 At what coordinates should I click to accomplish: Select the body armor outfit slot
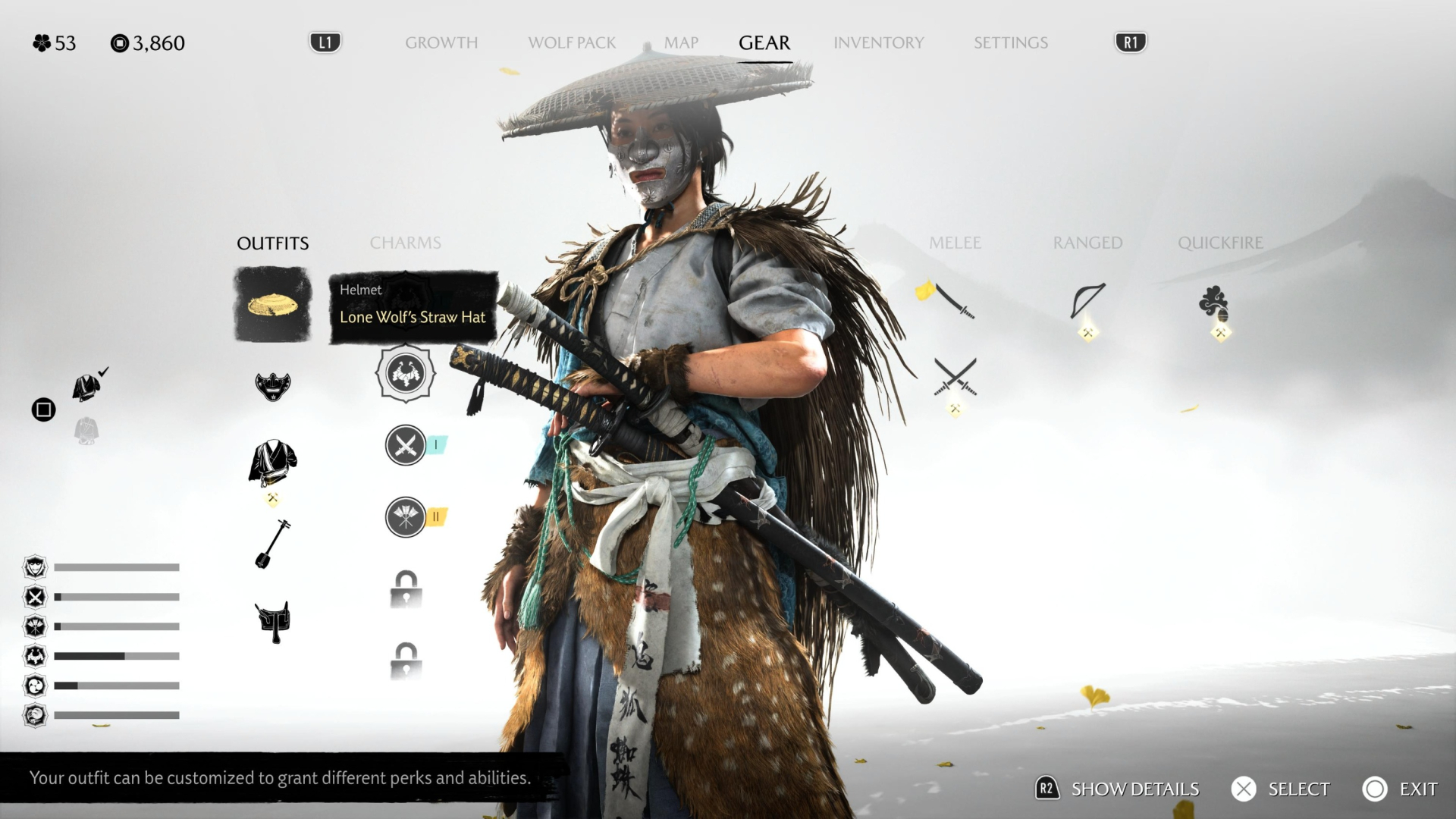[x=273, y=462]
